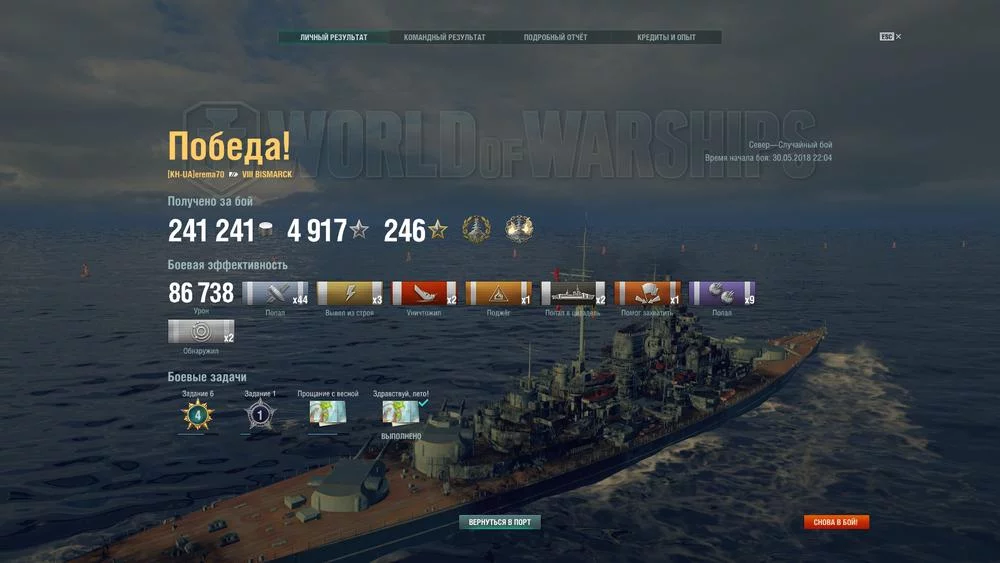The image size is (1000, 563).
Task: Select the purple Попал ribbon showing x9
Action: 722,293
